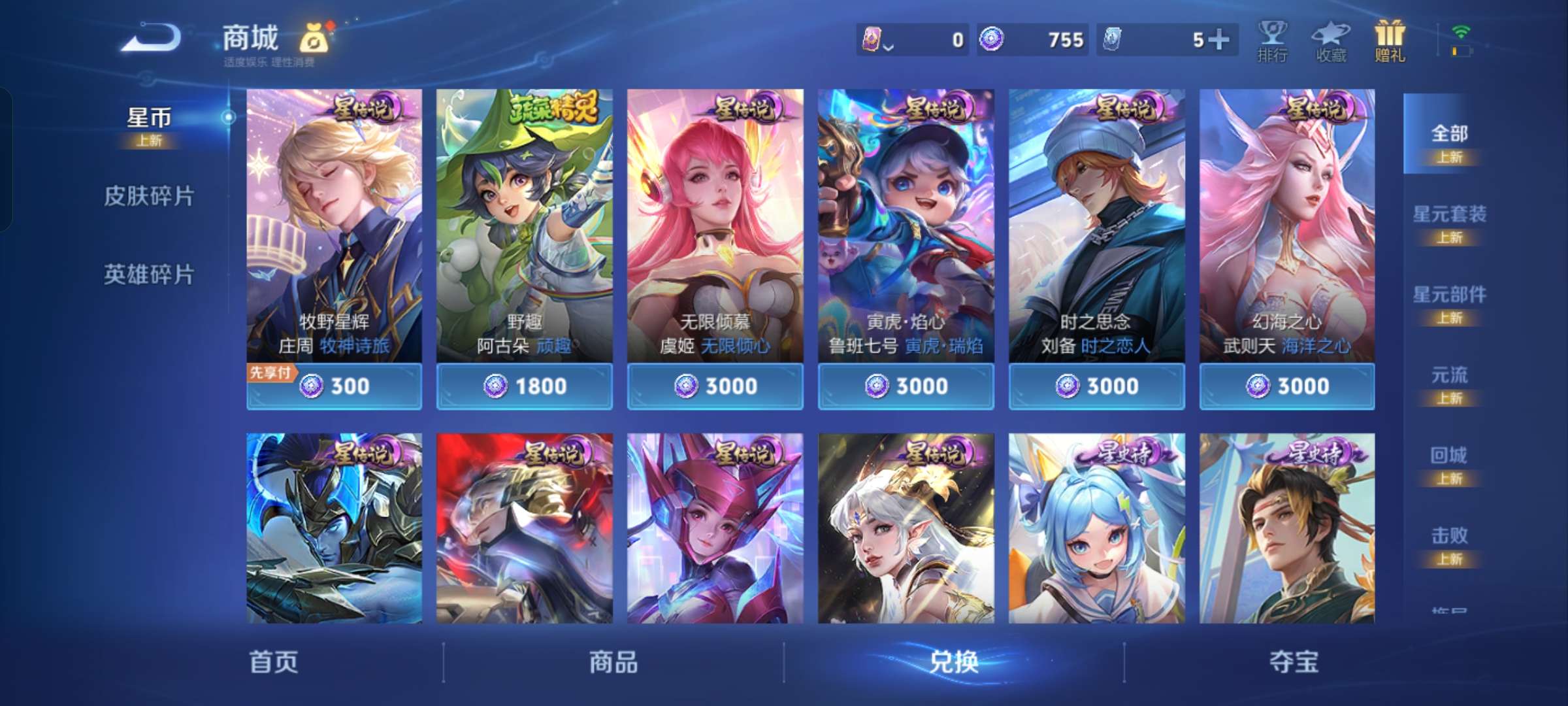This screenshot has width=1568, height=706.
Task: Click the money bag icon beside 商城
Action: [318, 38]
